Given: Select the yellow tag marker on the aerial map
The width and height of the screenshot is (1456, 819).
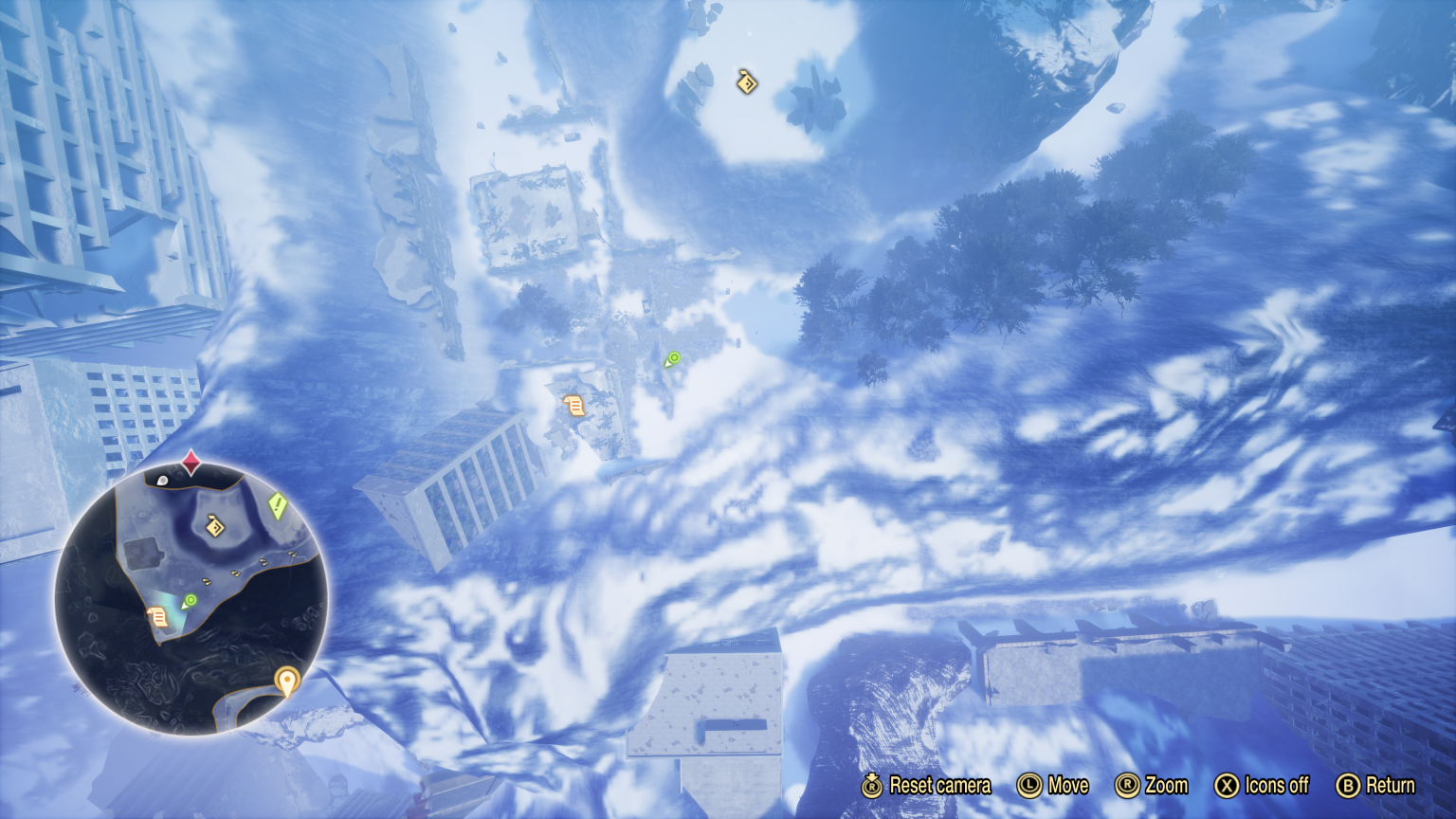Looking at the screenshot, I should coord(747,82).
